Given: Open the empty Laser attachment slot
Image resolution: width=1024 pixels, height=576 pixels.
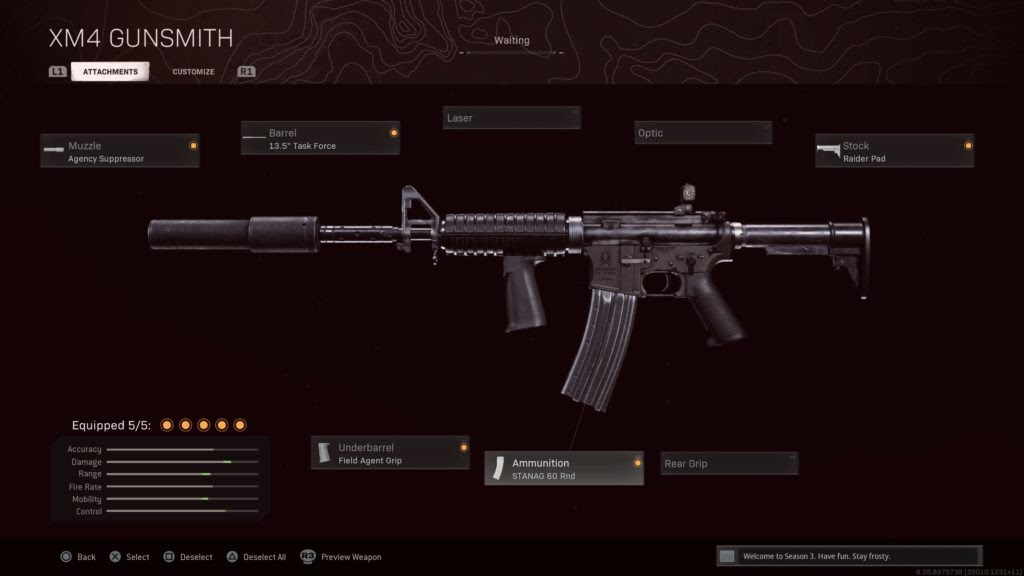Looking at the screenshot, I should click(x=511, y=118).
